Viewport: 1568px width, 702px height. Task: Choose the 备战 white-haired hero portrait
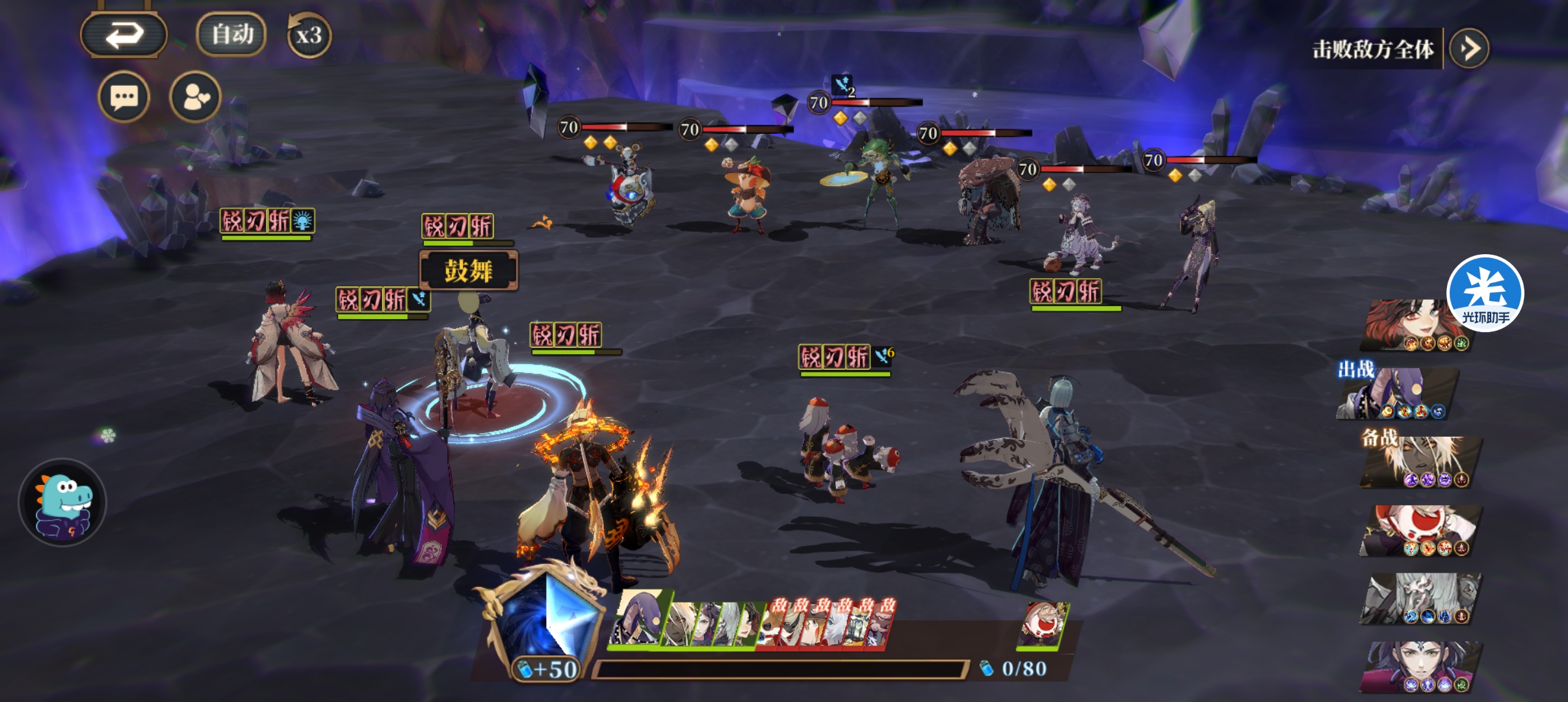click(1420, 463)
